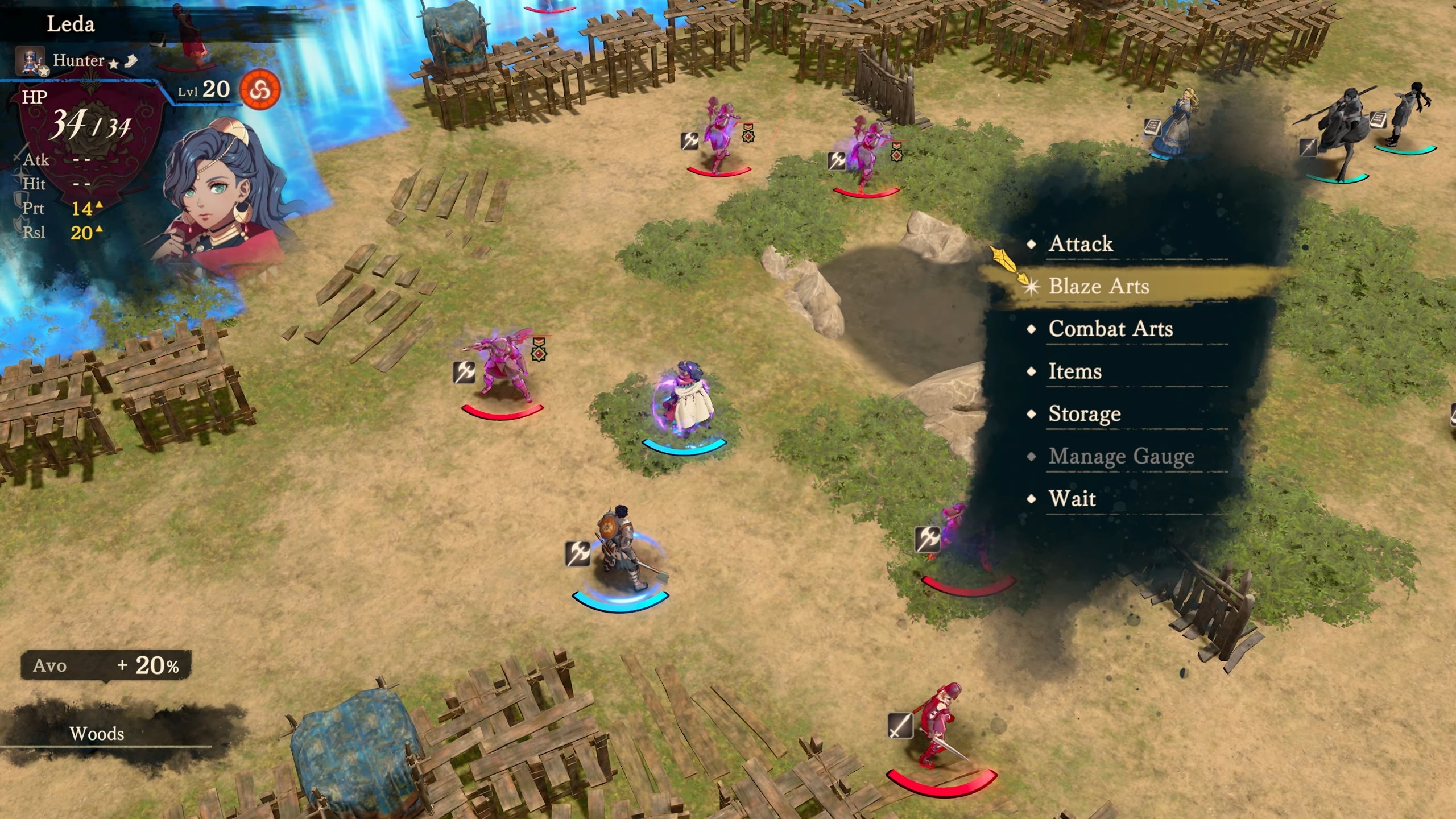Screen dimensions: 1456x819
Task: Select Attack from the action menu
Action: [x=1081, y=244]
